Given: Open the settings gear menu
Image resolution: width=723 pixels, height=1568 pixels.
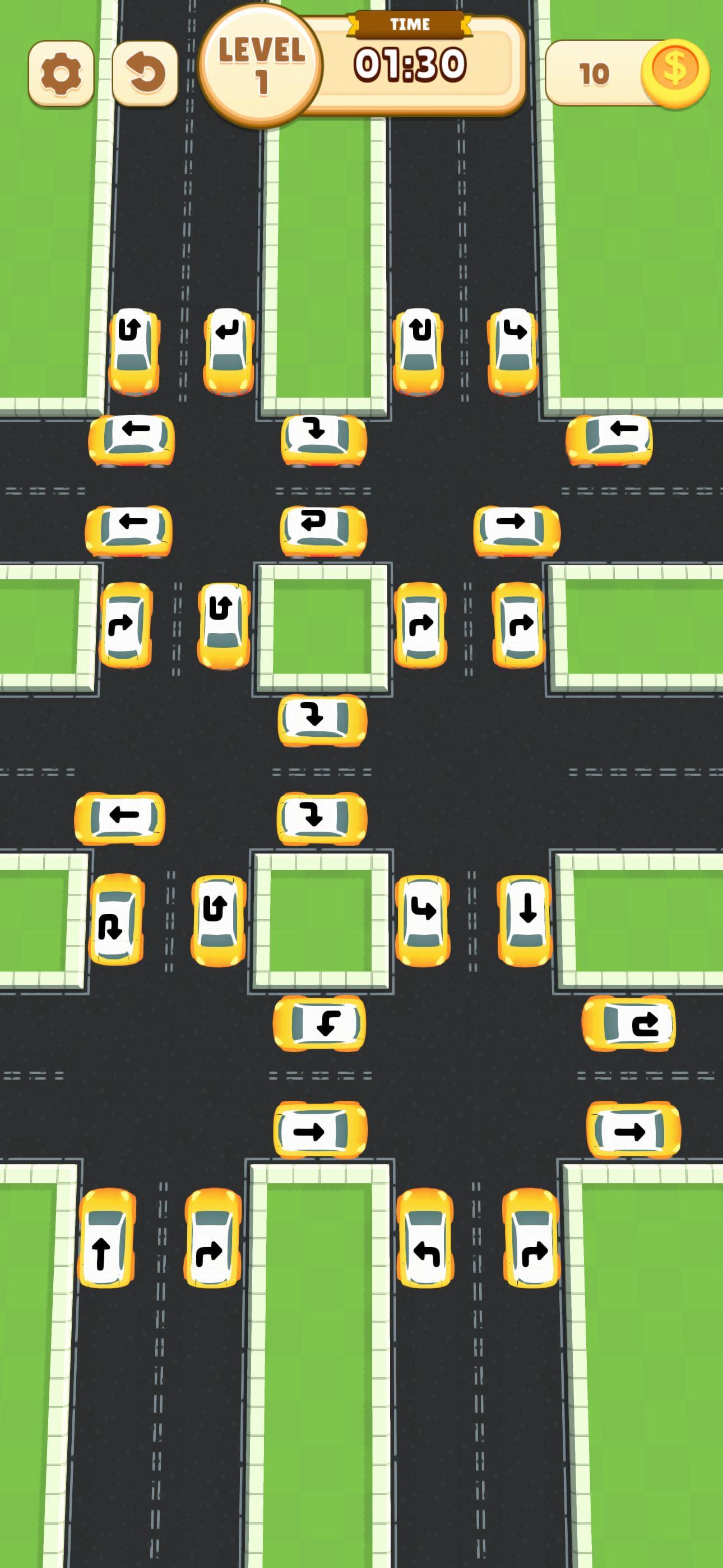Looking at the screenshot, I should 61,72.
